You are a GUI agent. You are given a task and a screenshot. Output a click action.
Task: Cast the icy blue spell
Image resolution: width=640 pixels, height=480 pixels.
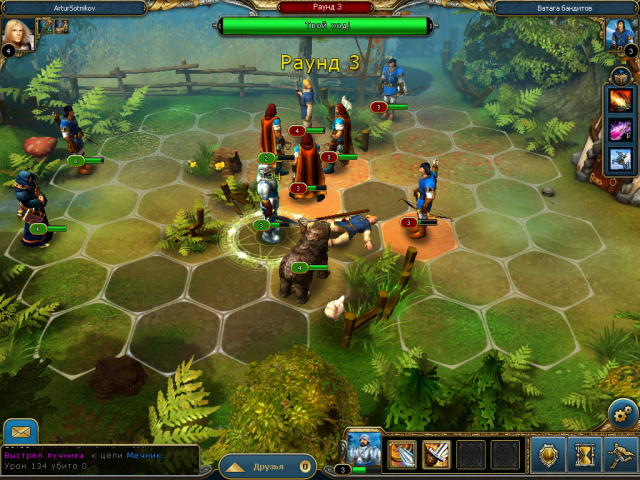click(x=620, y=158)
